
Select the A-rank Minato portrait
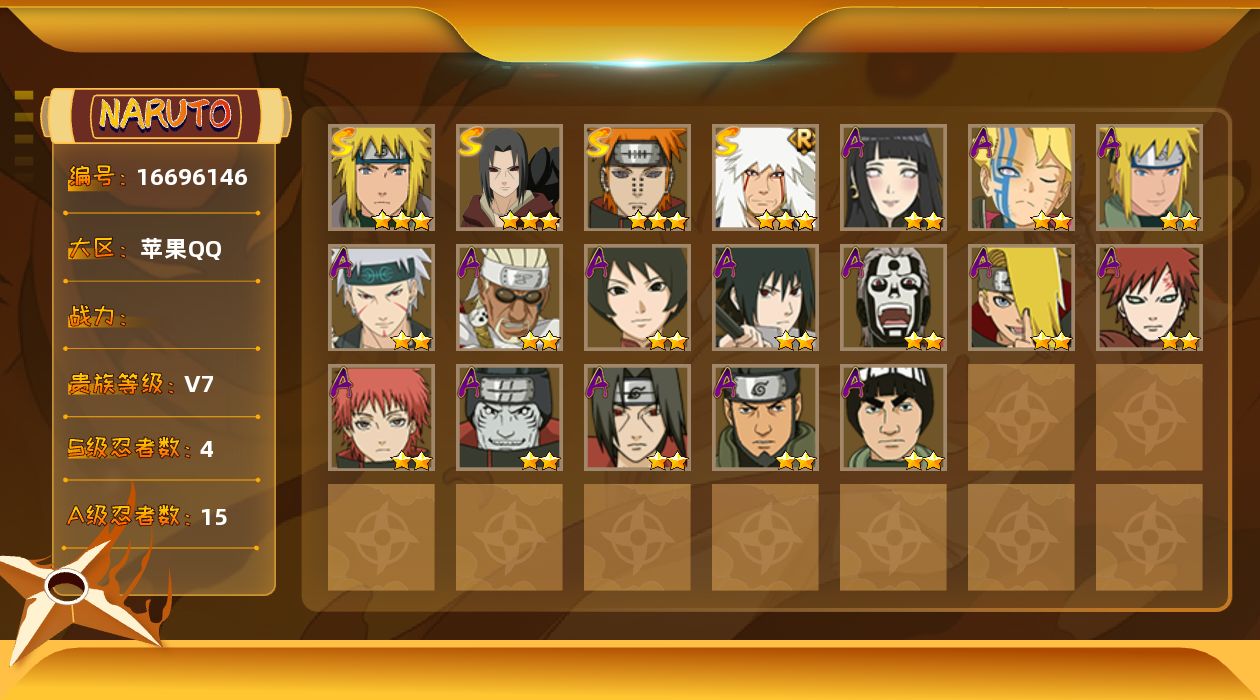pyautogui.click(x=1149, y=177)
